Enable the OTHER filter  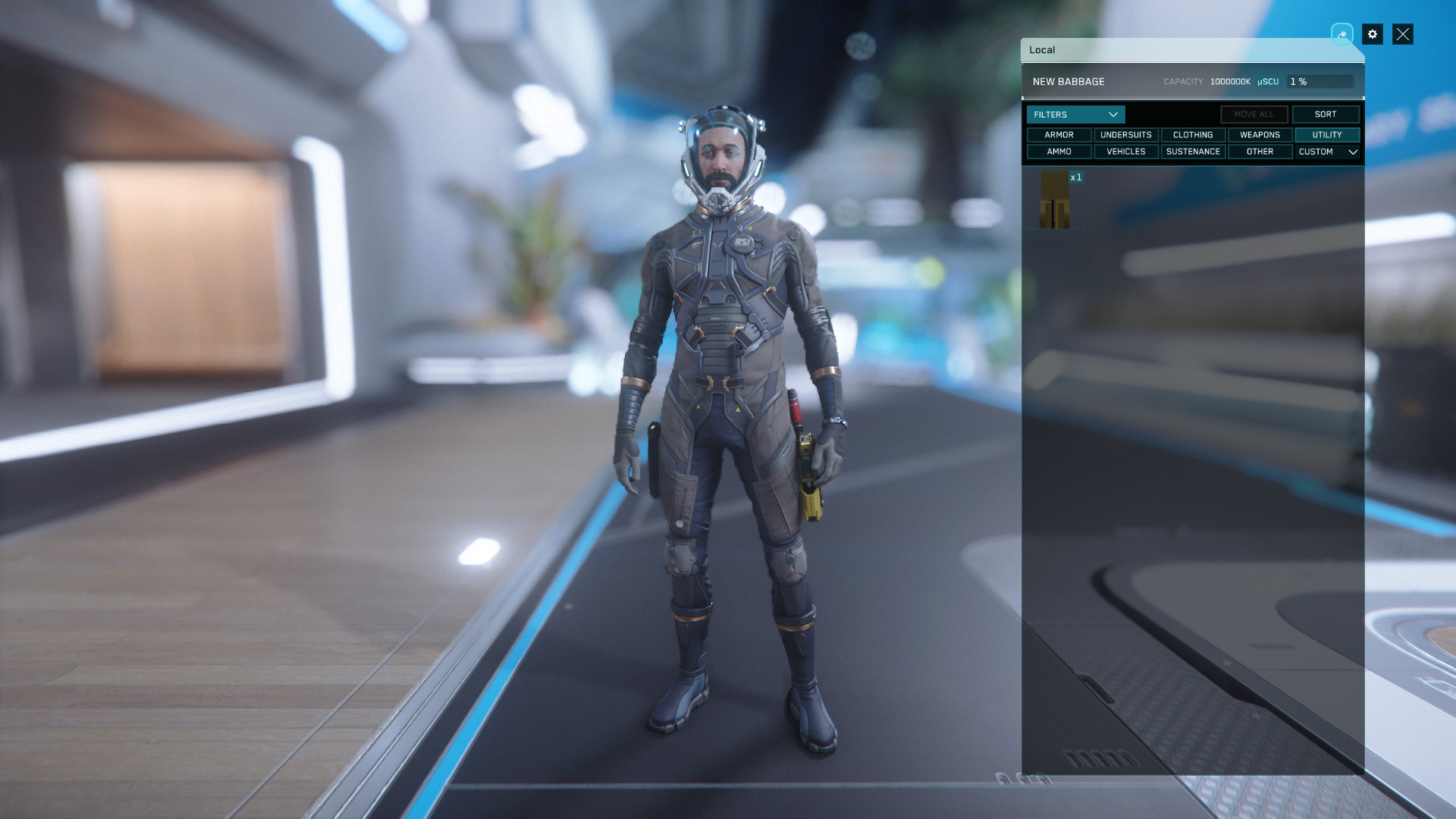pyautogui.click(x=1260, y=152)
